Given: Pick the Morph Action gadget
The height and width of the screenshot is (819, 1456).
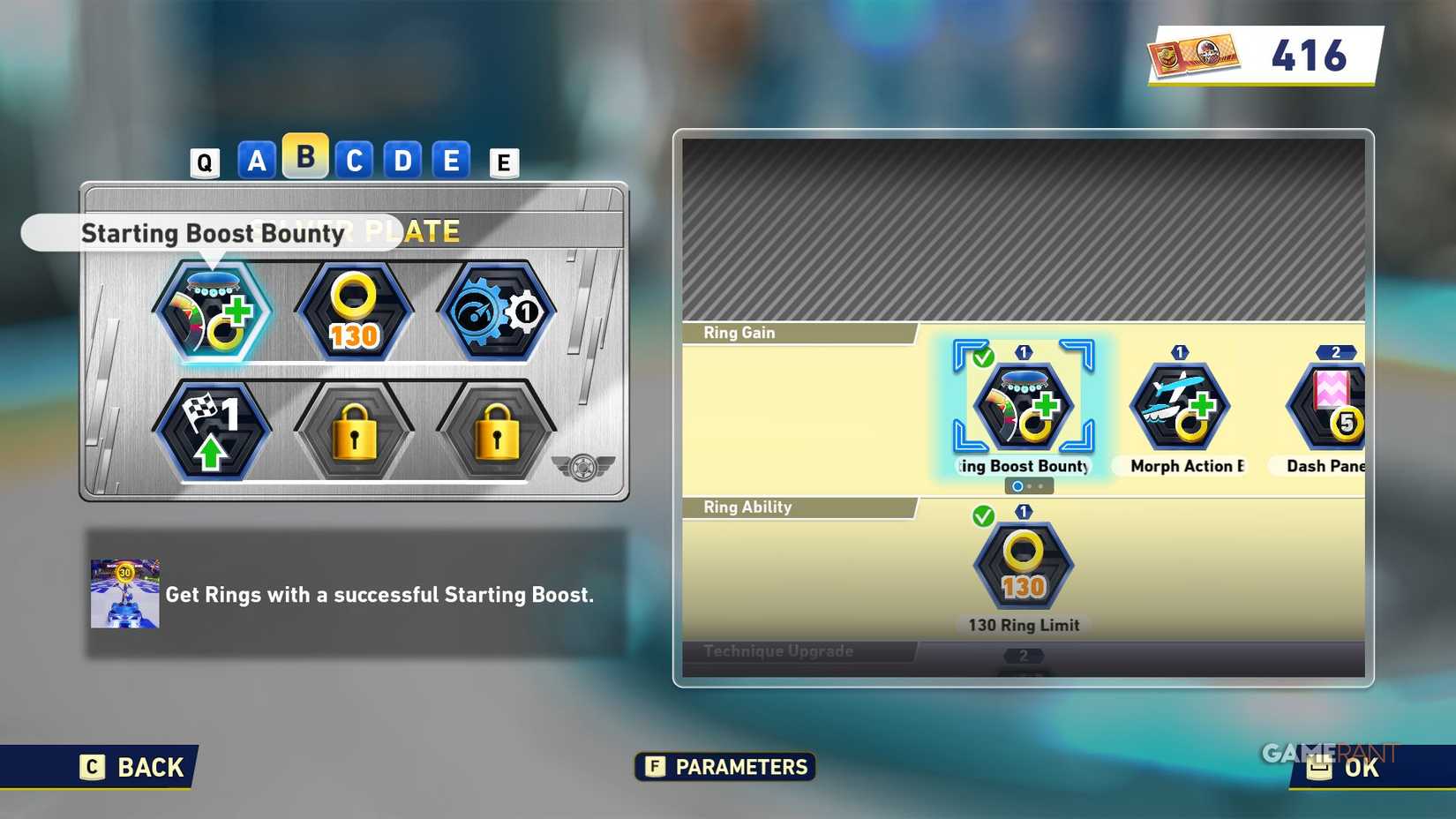Looking at the screenshot, I should pyautogui.click(x=1180, y=407).
